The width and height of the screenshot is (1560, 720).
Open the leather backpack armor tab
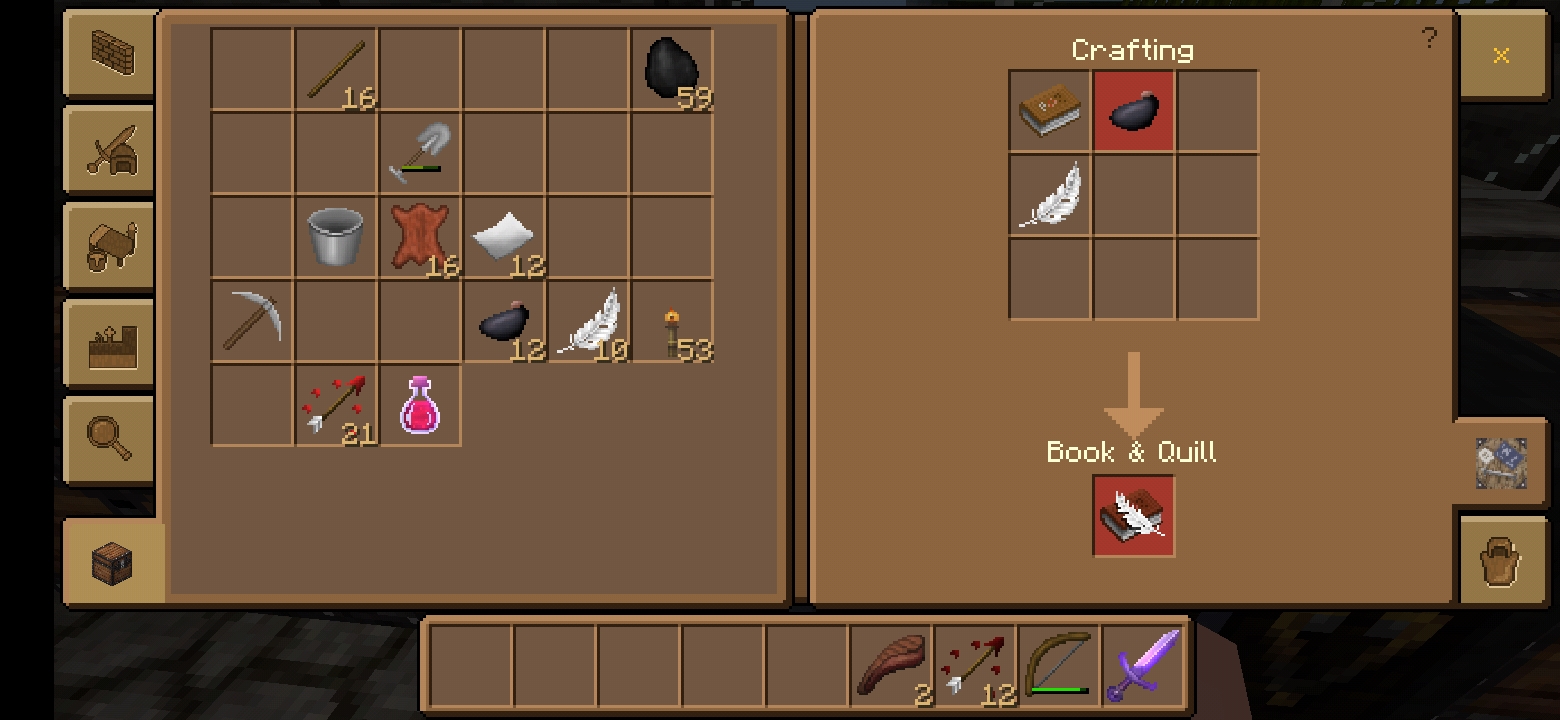(1500, 562)
